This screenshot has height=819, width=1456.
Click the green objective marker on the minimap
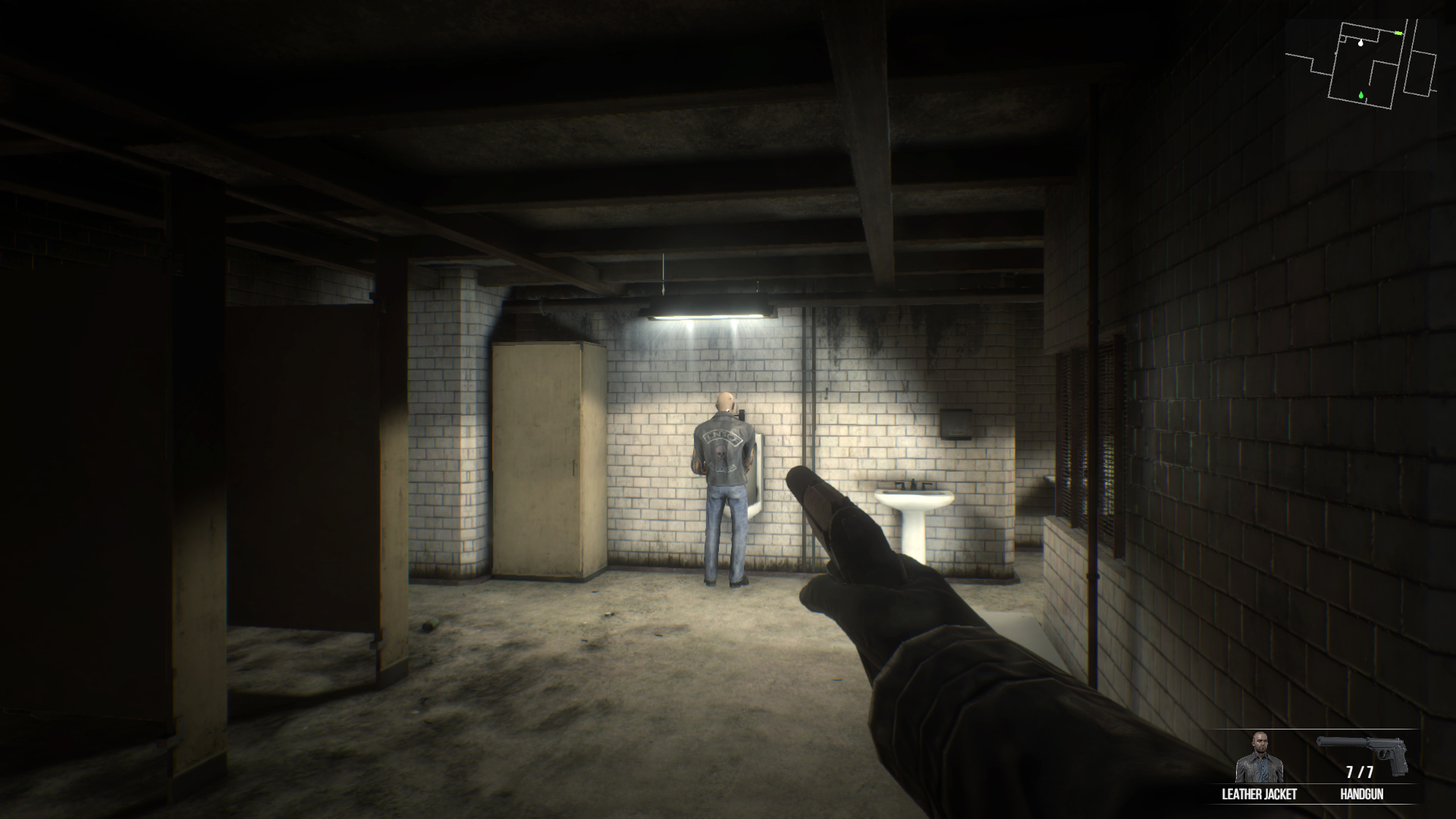[1360, 96]
